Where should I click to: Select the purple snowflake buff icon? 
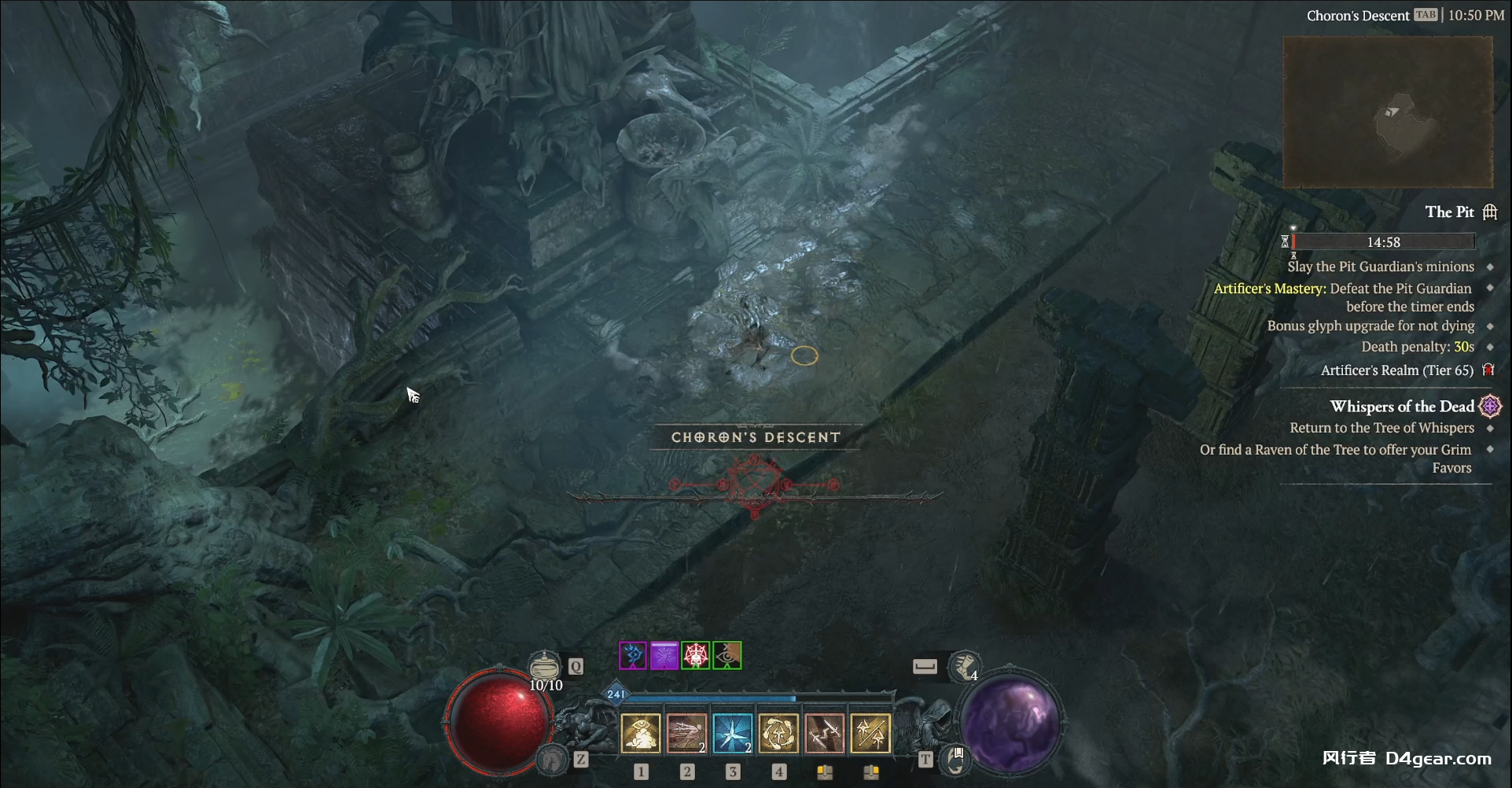[x=664, y=656]
